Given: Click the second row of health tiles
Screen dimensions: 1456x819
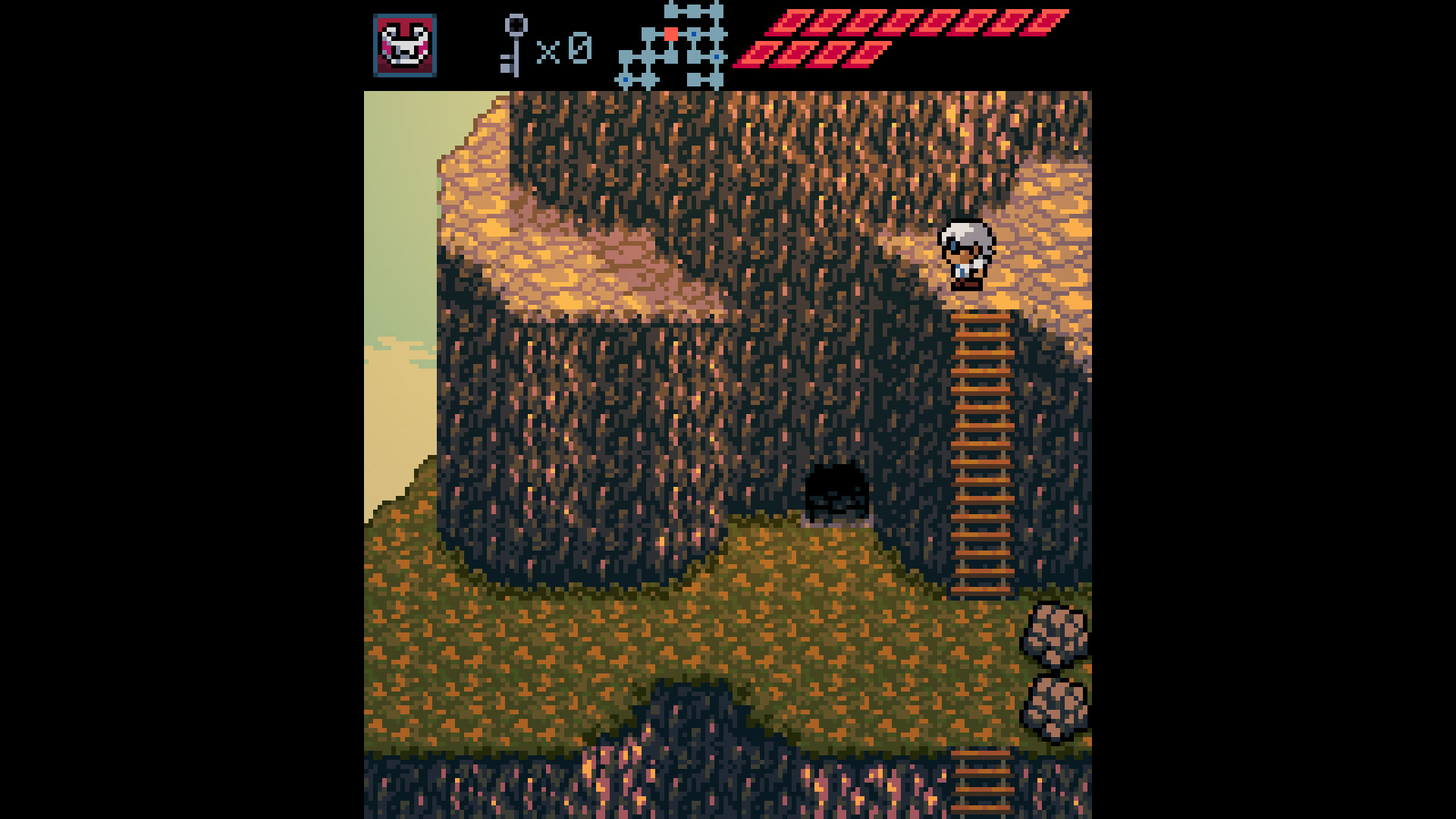Looking at the screenshot, I should tap(811, 53).
